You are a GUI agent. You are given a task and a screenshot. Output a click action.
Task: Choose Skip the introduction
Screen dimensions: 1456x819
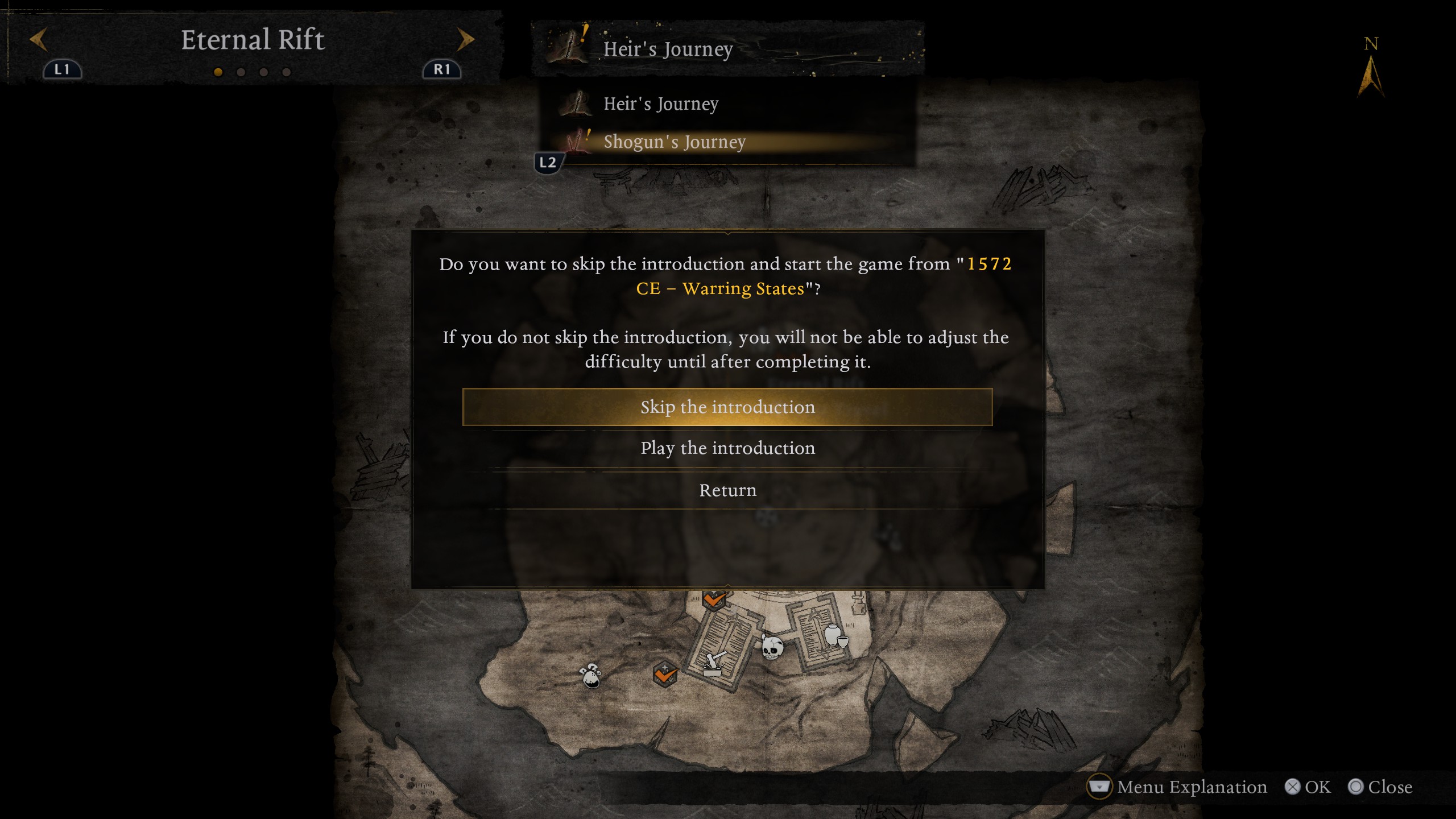727,407
